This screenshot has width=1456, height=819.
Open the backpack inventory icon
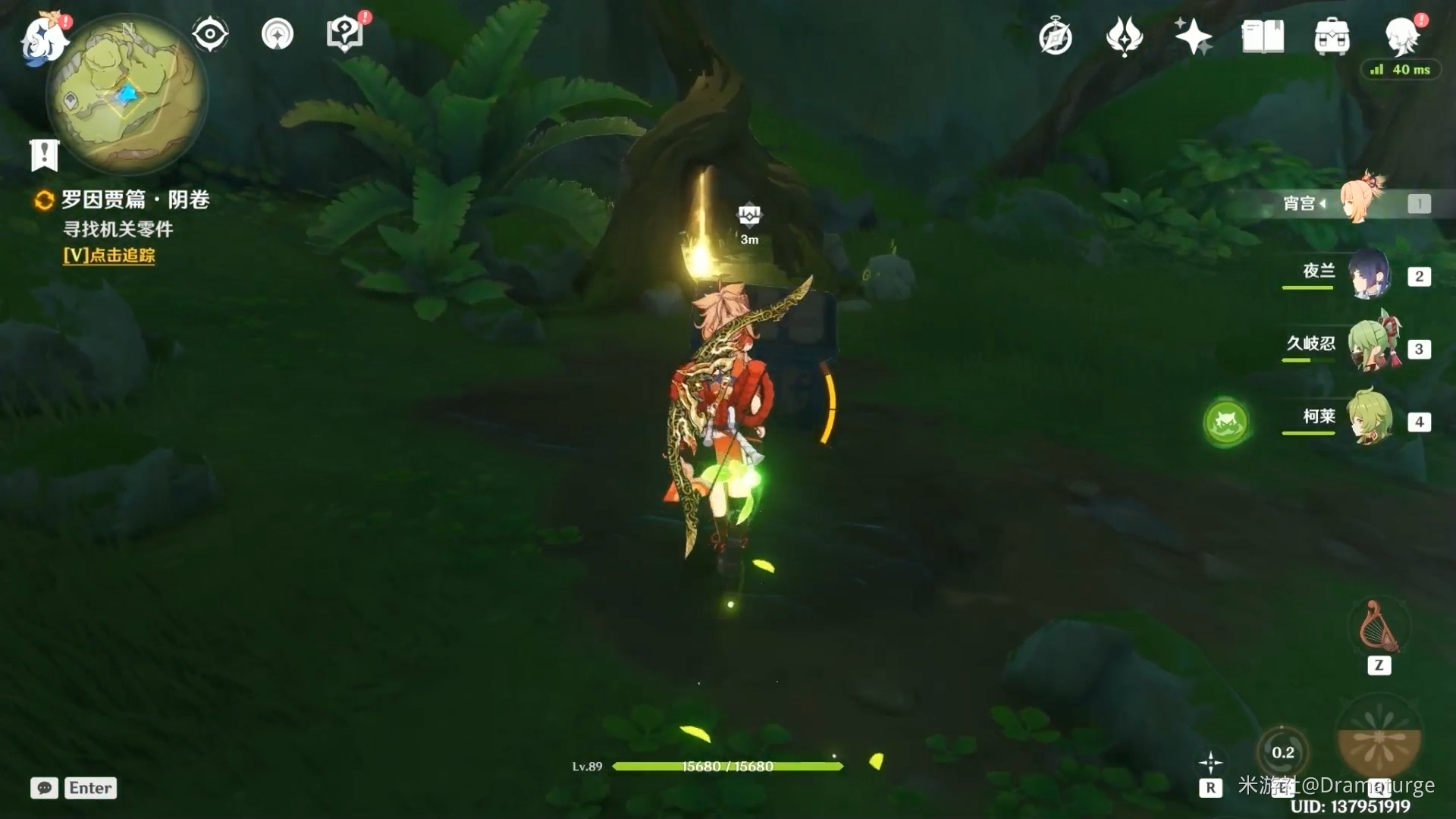(x=1332, y=36)
